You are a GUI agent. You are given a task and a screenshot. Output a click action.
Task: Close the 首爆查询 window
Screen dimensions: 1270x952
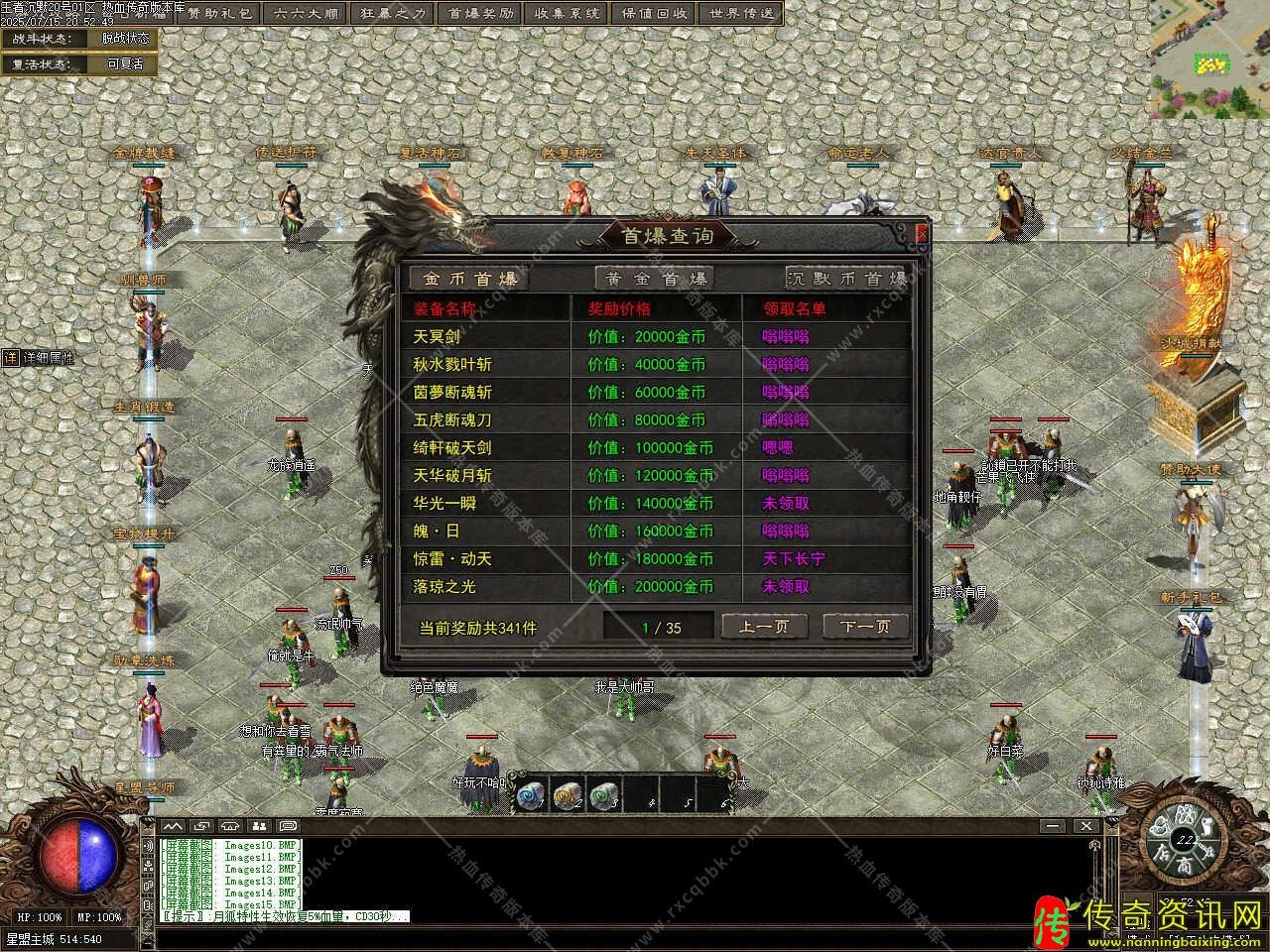[922, 234]
